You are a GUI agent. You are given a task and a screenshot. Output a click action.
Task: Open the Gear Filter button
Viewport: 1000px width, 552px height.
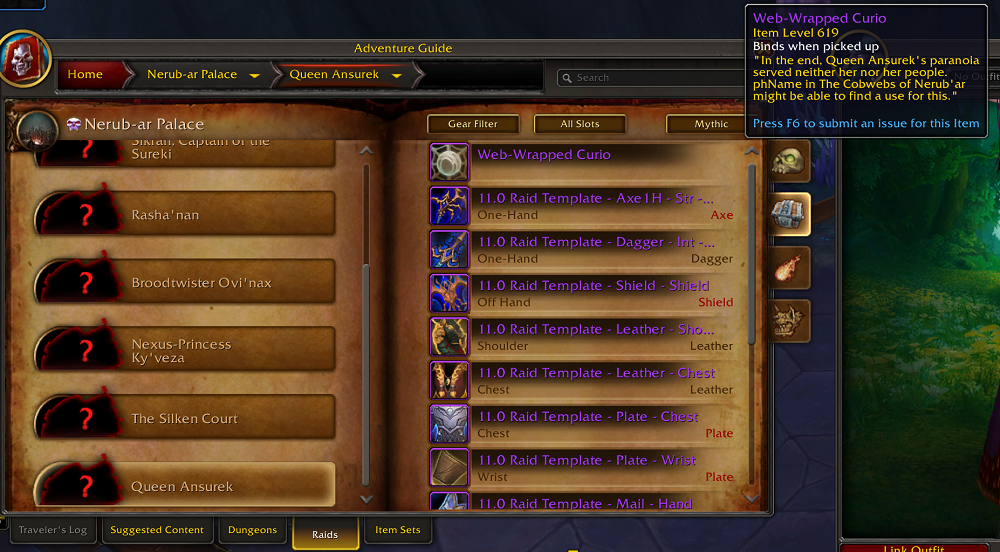[473, 124]
